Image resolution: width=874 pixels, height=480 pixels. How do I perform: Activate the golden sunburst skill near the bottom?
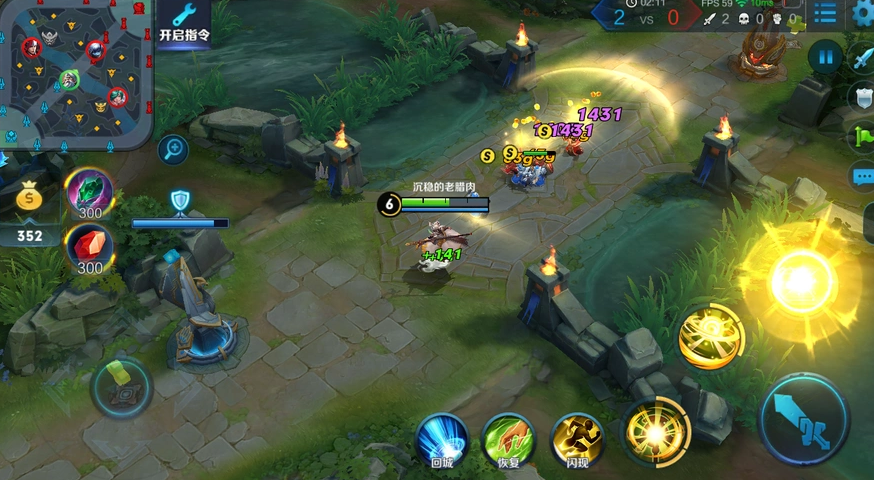(655, 433)
